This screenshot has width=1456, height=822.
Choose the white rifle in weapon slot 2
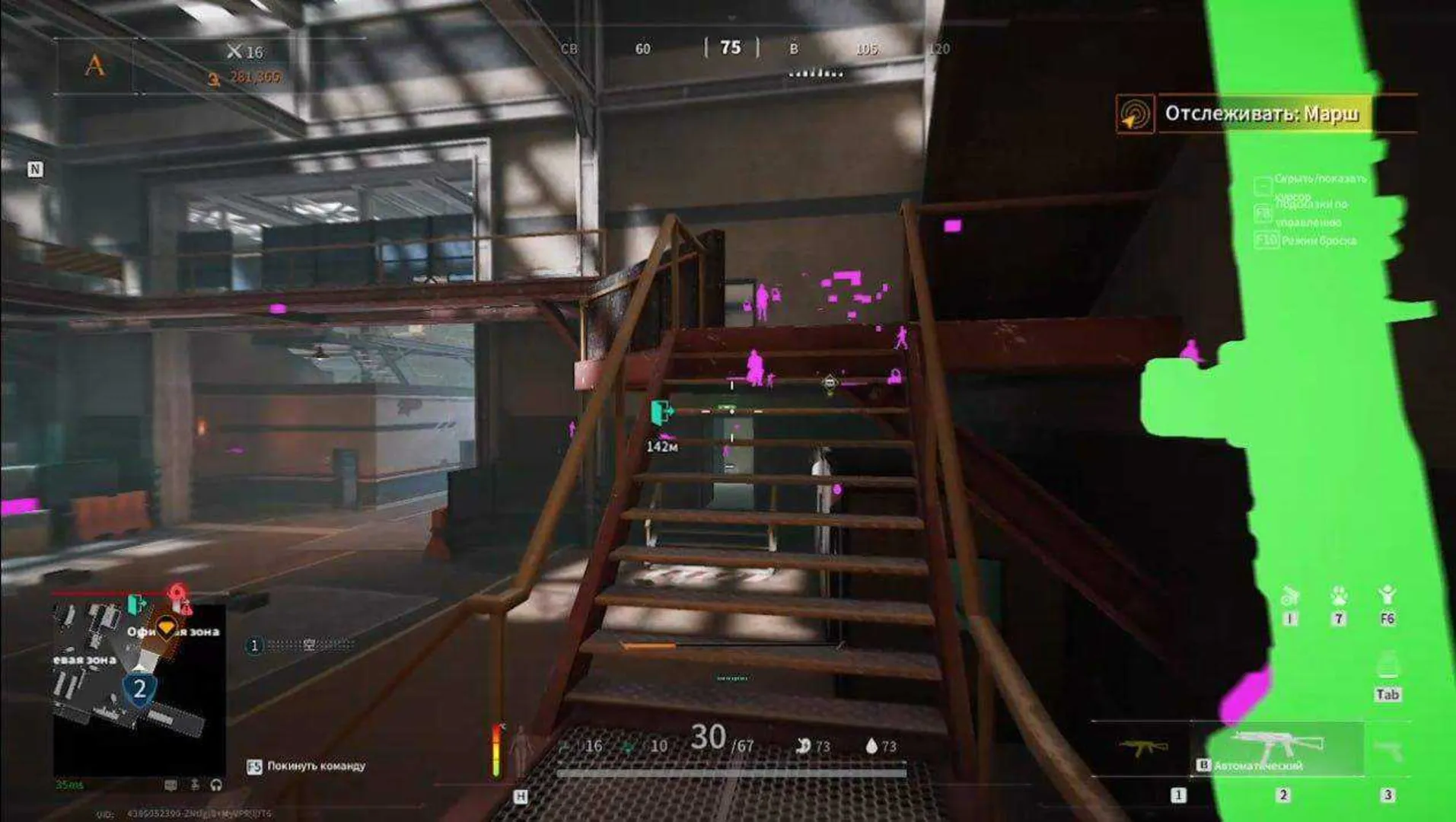[x=1276, y=744]
